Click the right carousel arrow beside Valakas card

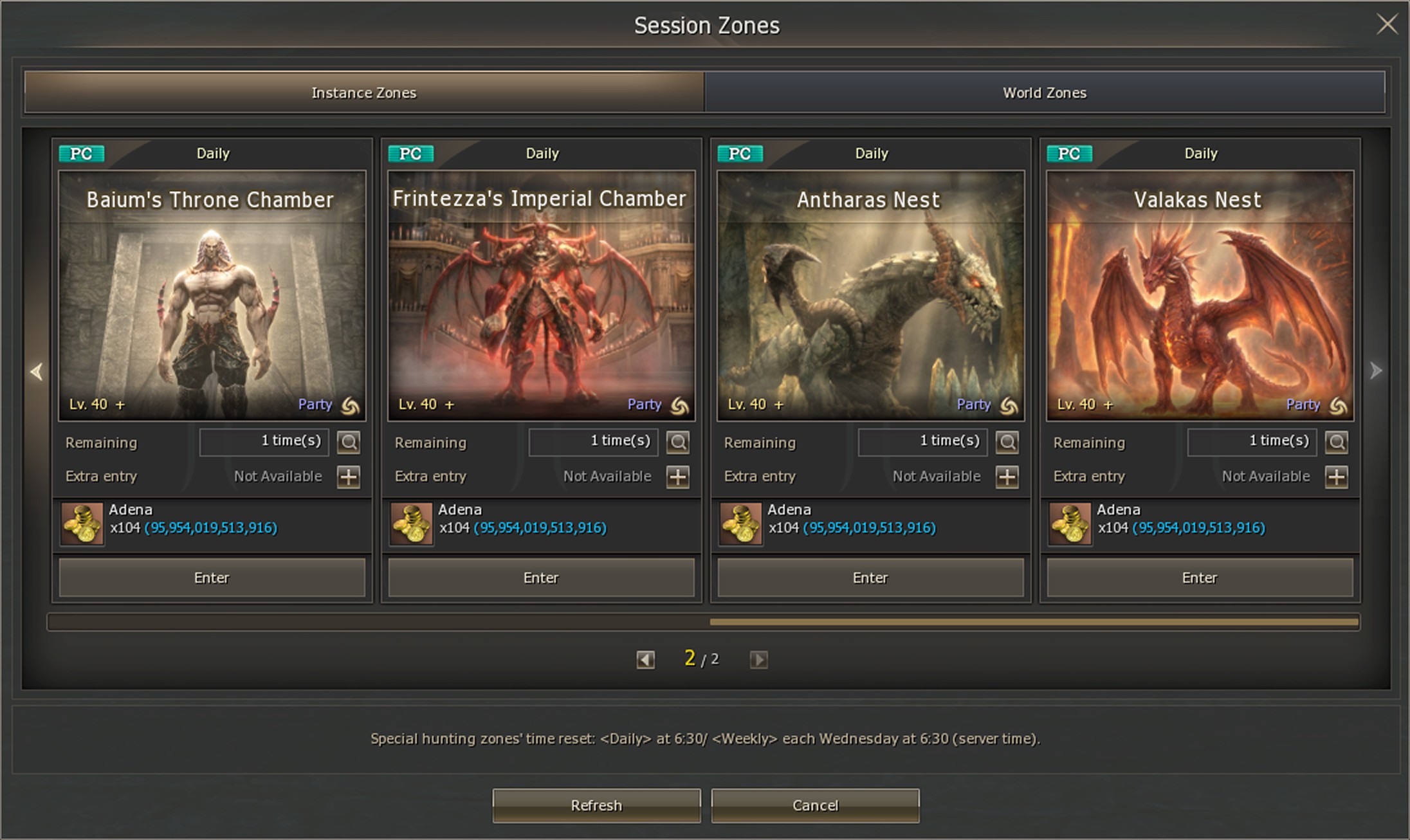click(x=1375, y=370)
